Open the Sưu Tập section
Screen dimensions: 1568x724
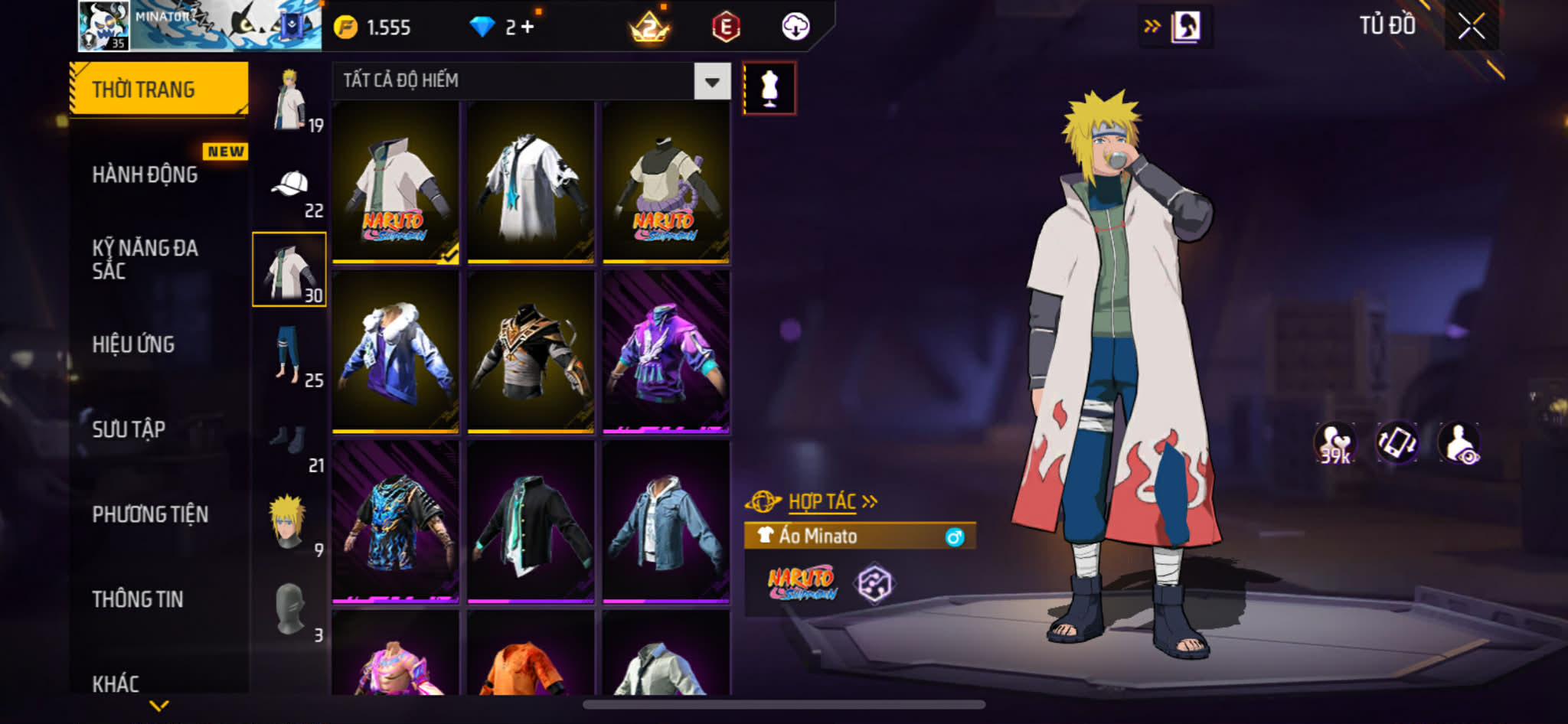(129, 429)
